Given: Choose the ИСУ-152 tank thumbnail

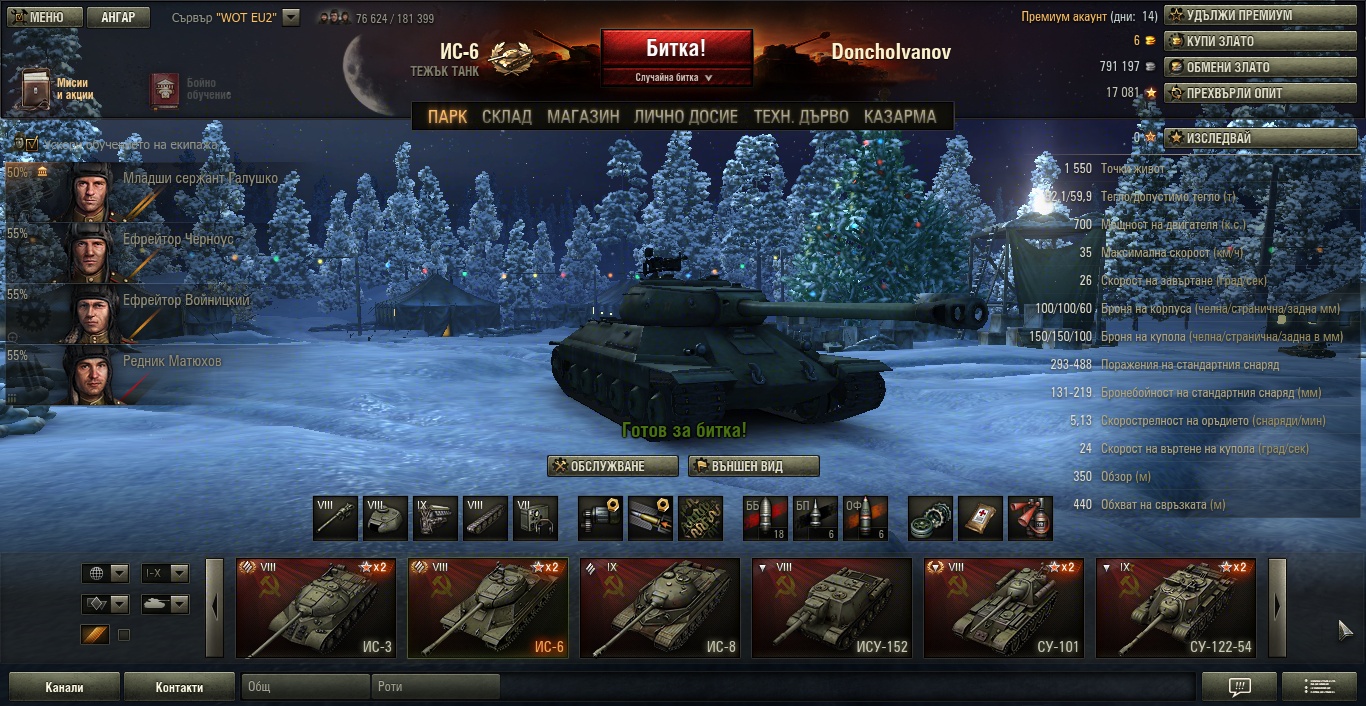Looking at the screenshot, I should point(831,608).
